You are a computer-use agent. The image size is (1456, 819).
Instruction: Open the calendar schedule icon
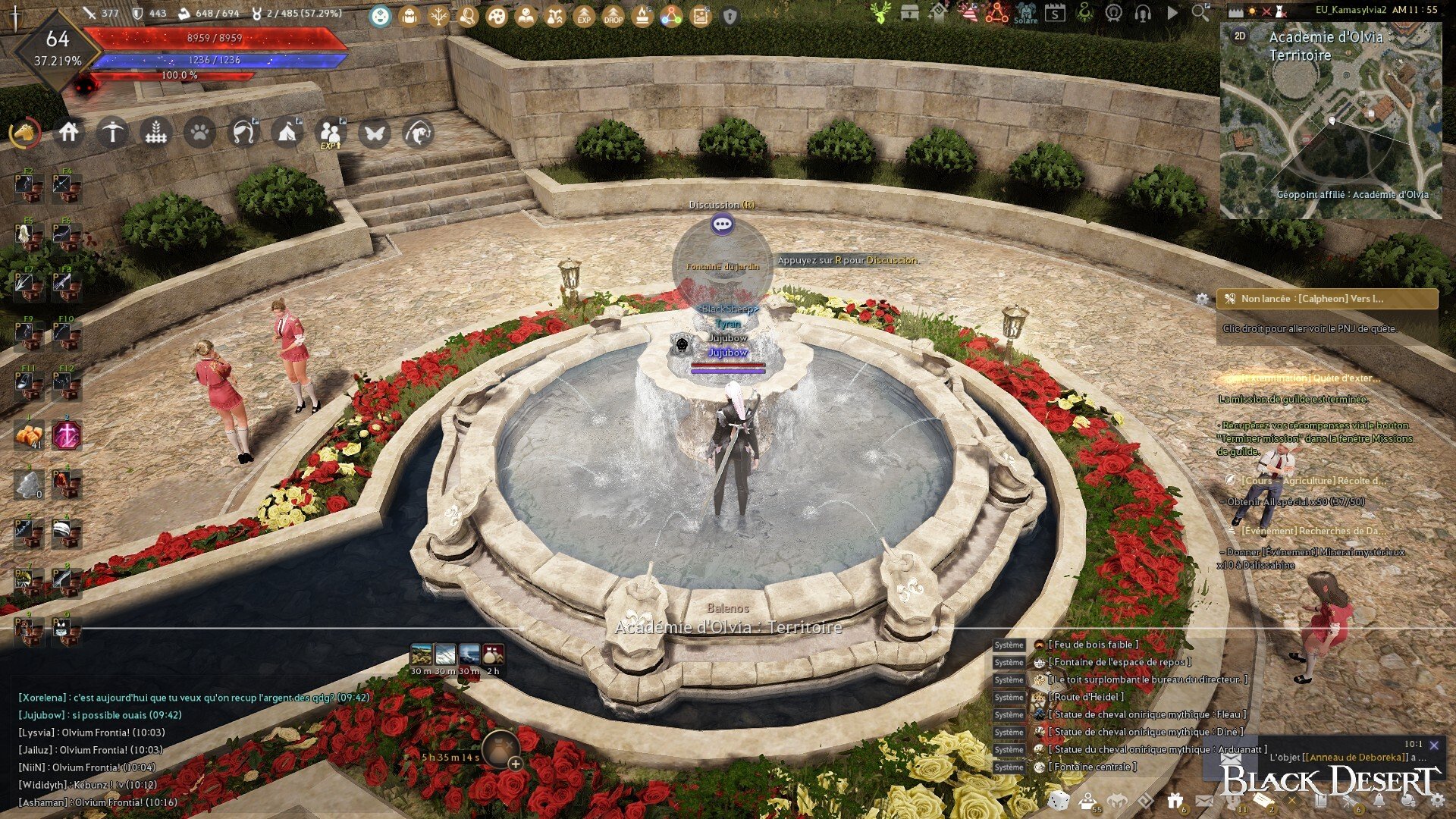click(1055, 12)
